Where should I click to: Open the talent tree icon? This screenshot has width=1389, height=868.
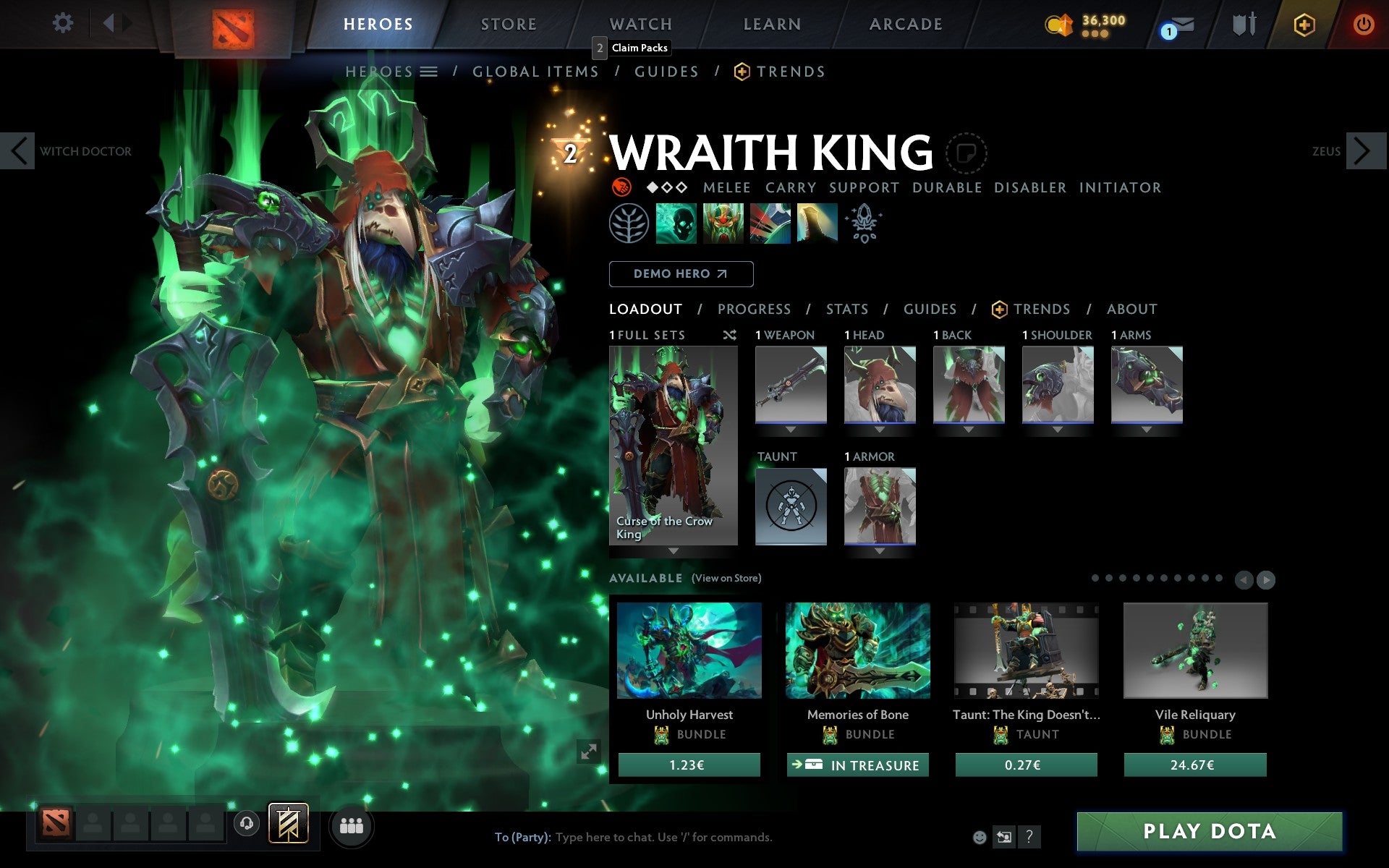631,224
